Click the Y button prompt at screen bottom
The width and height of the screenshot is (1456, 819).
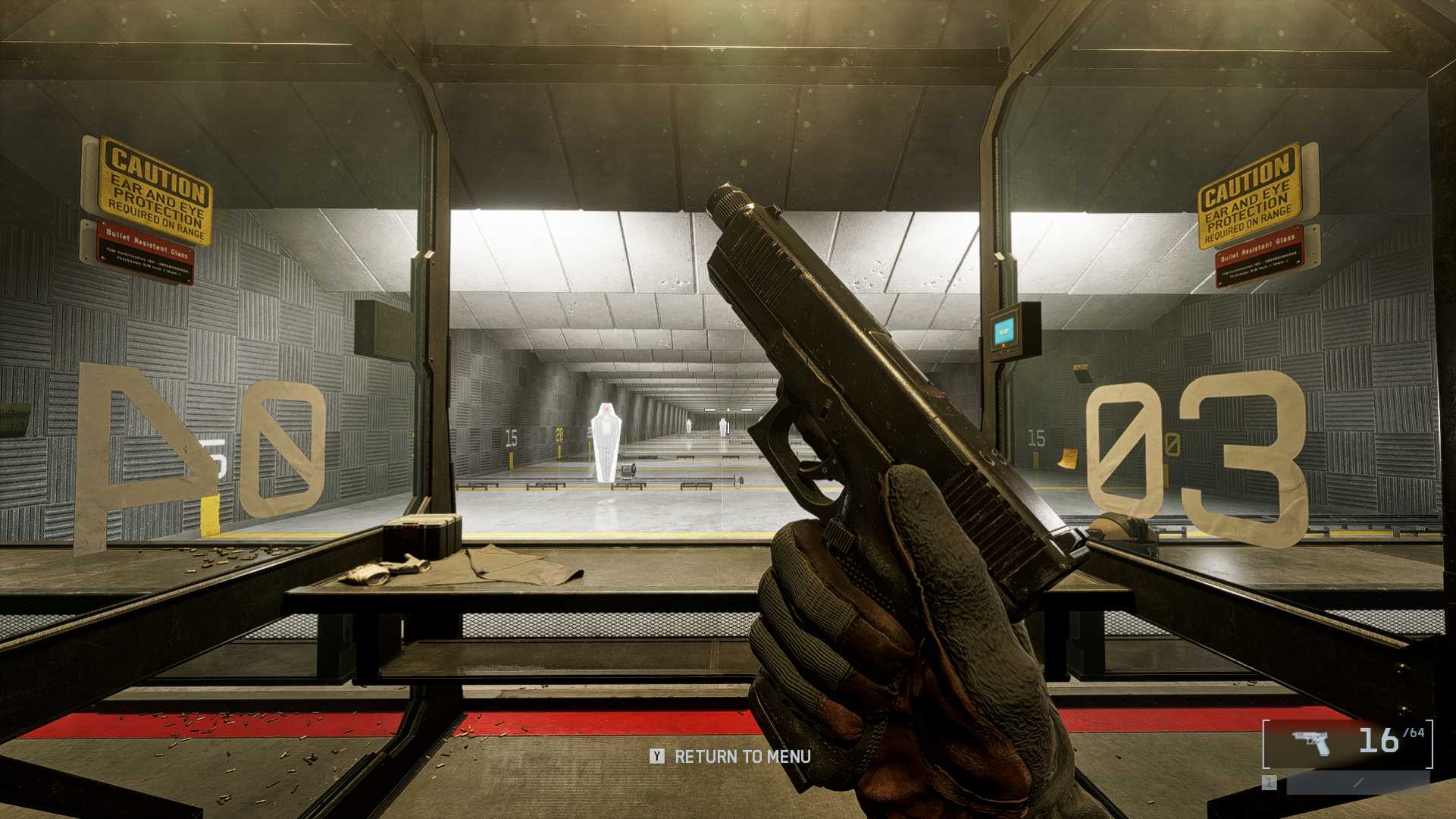(656, 757)
